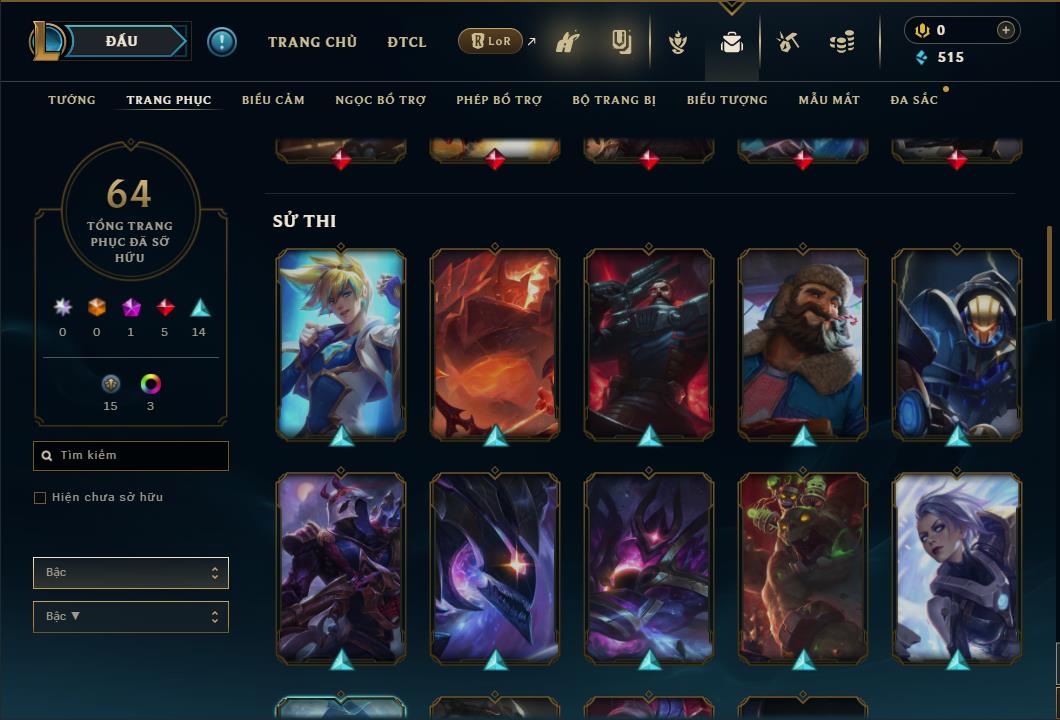
Task: Open the first Bậc dropdown
Action: [131, 573]
